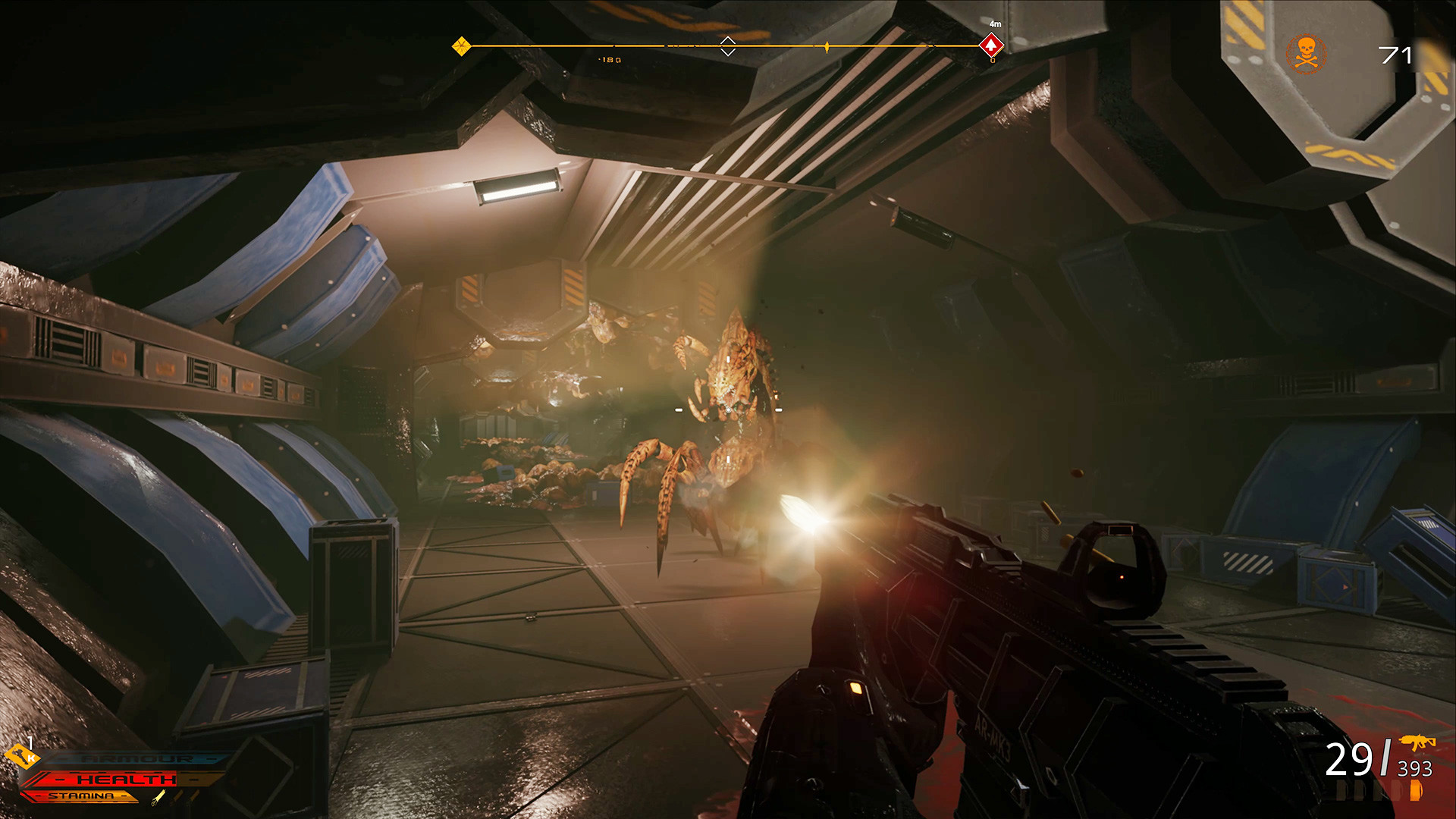The image size is (1456, 819).
Task: Click the orange skull kill counter icon
Action: (x=1305, y=54)
